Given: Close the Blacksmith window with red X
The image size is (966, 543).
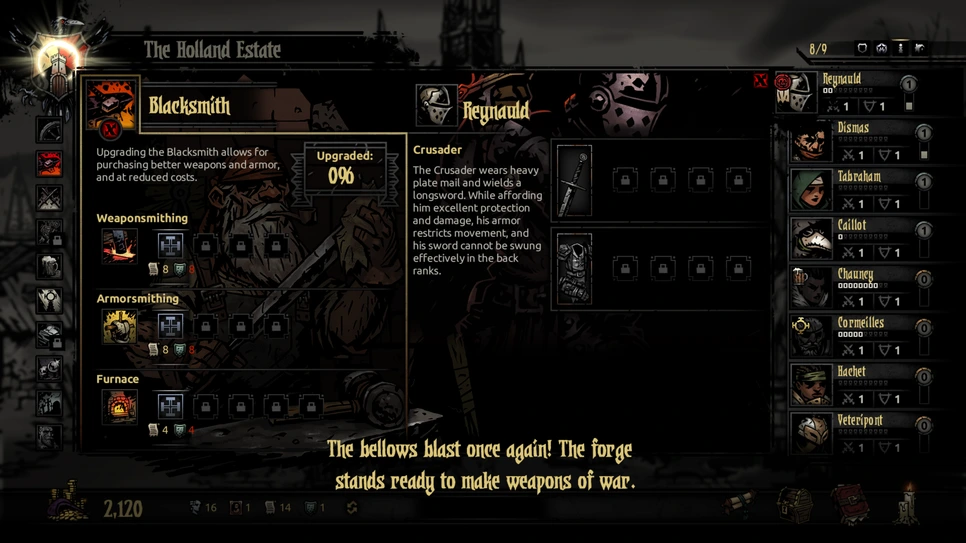Looking at the screenshot, I should coord(760,81).
